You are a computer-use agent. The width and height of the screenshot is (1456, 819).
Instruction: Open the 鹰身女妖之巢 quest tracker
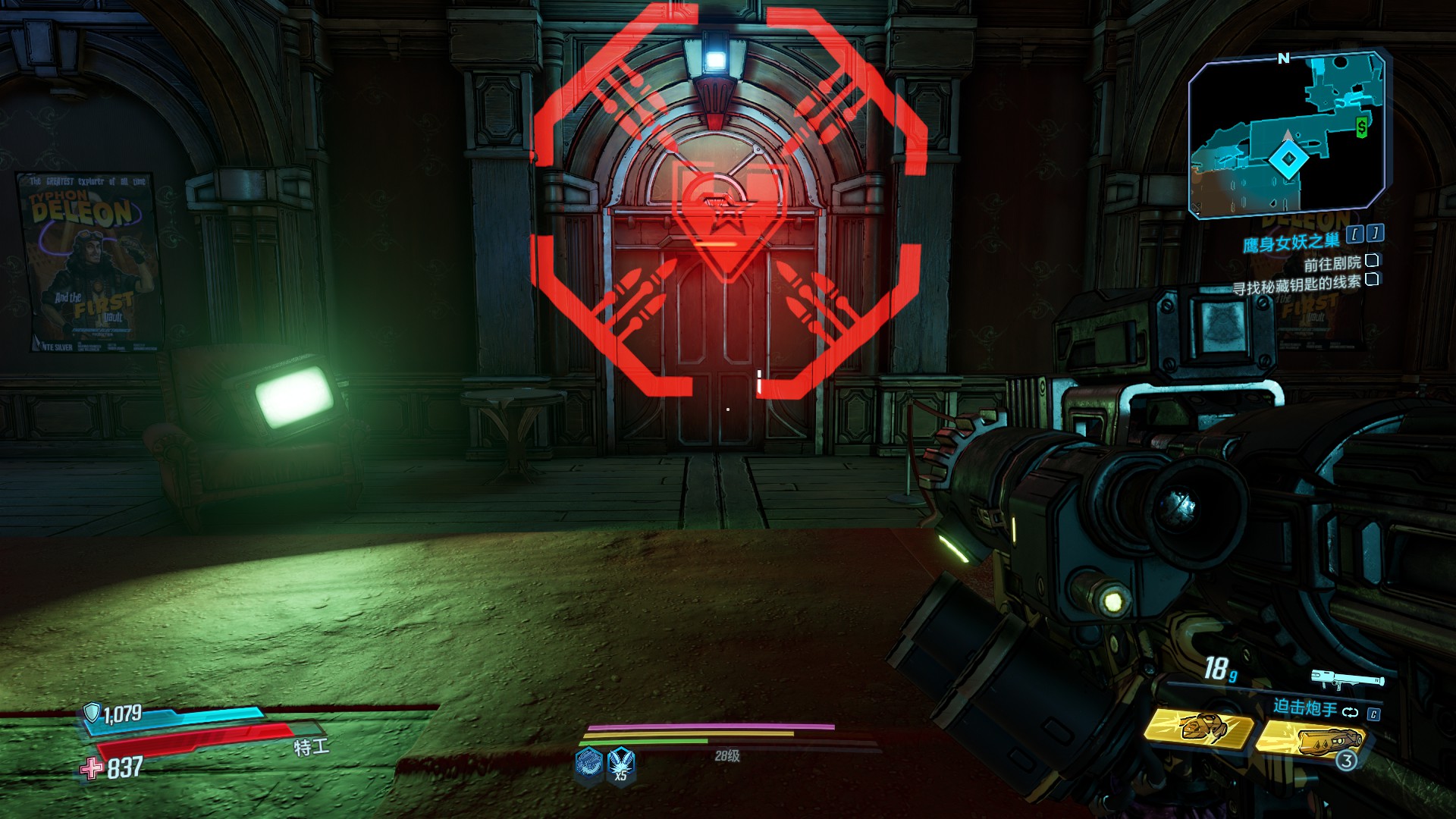pos(1291,243)
